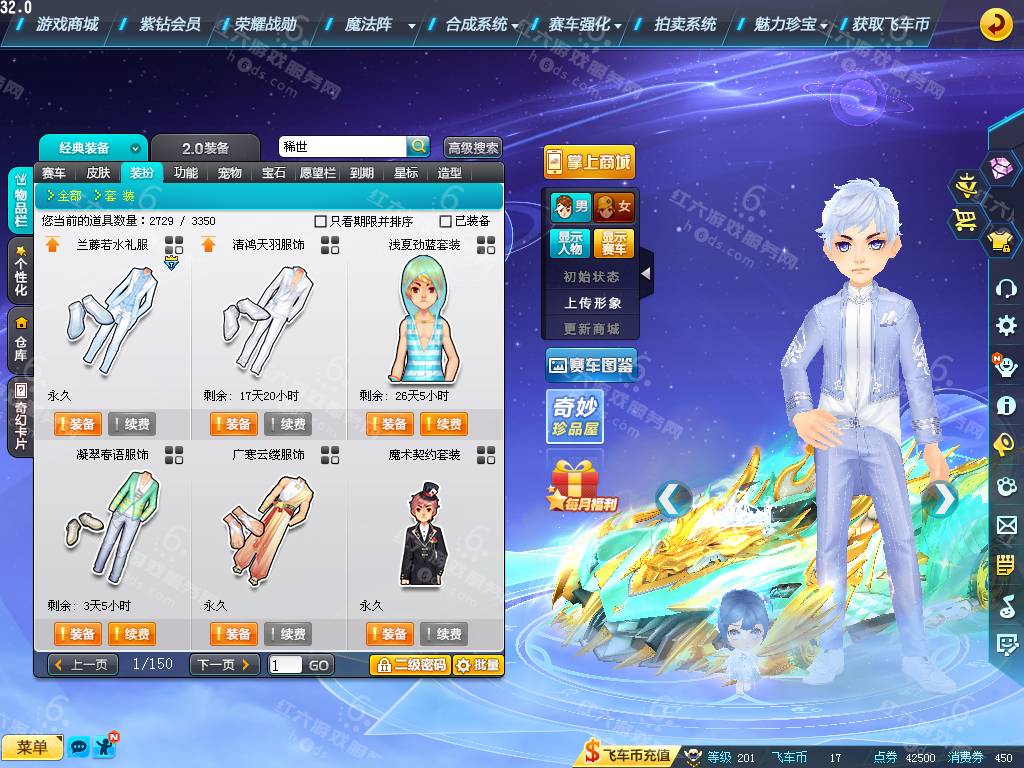The image size is (1024, 768).
Task: Click 上传形象 to upload appearance
Action: [x=592, y=303]
